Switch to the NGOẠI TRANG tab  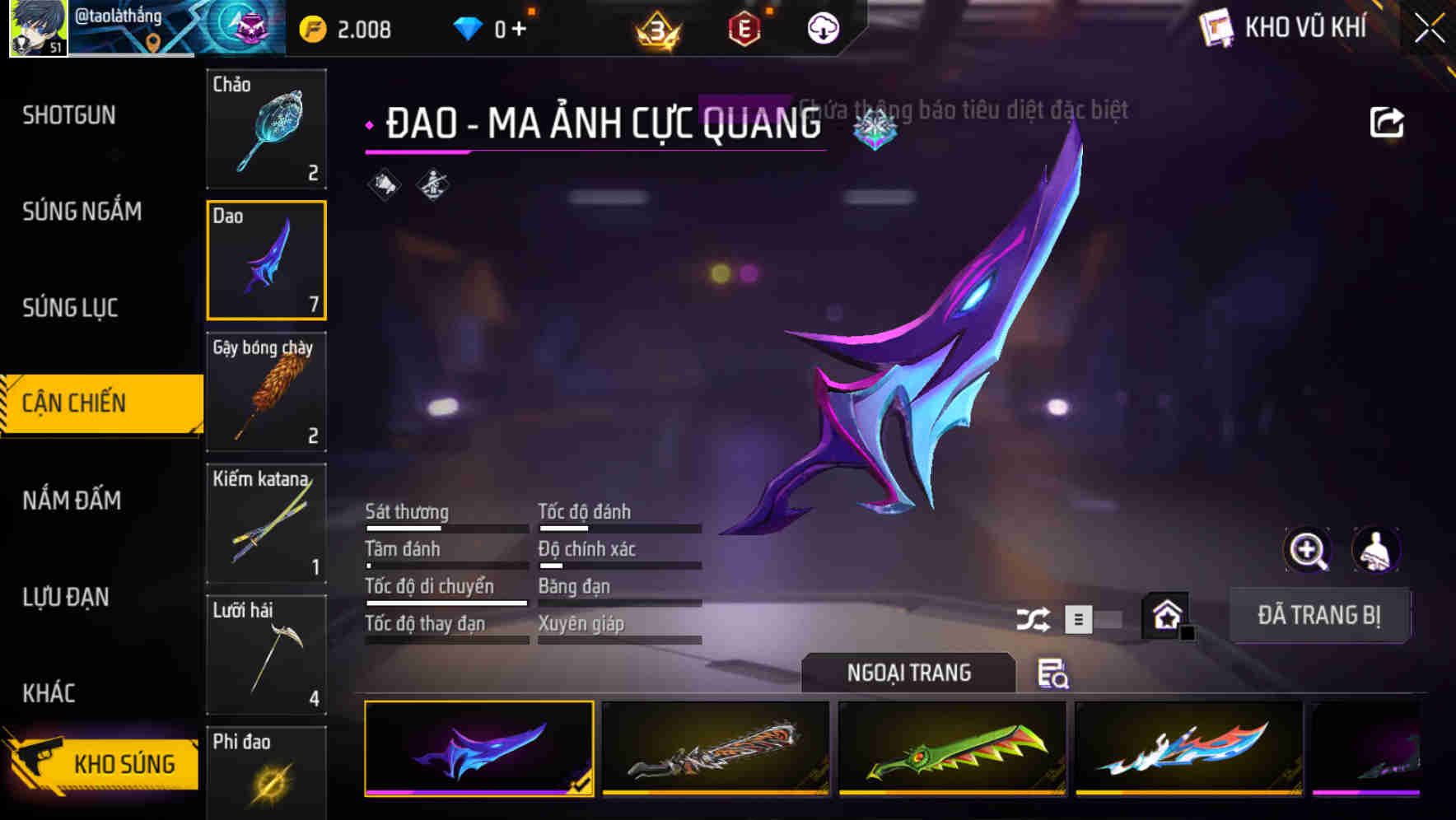[909, 673]
